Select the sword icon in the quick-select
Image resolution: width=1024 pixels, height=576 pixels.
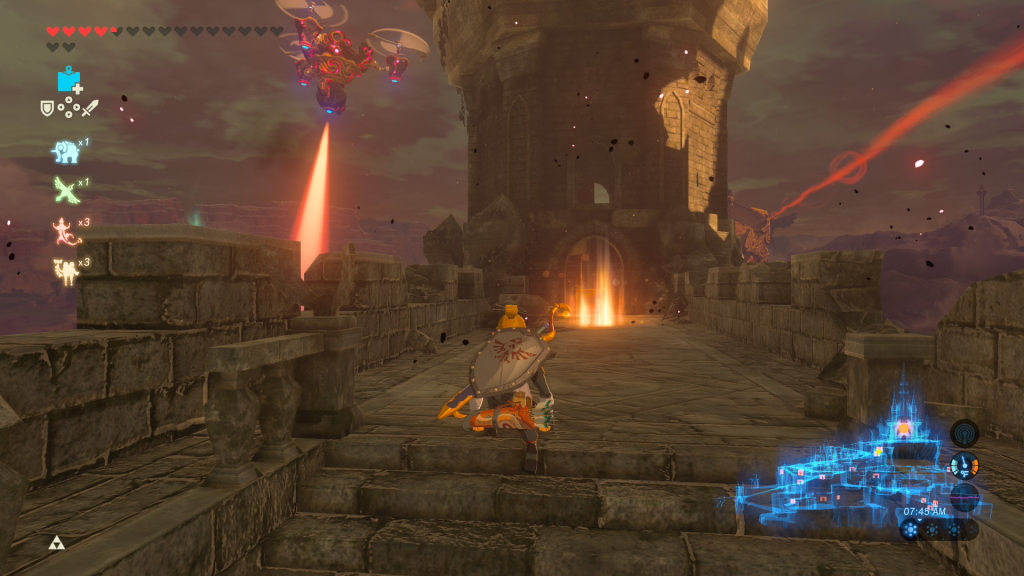pyautogui.click(x=91, y=107)
